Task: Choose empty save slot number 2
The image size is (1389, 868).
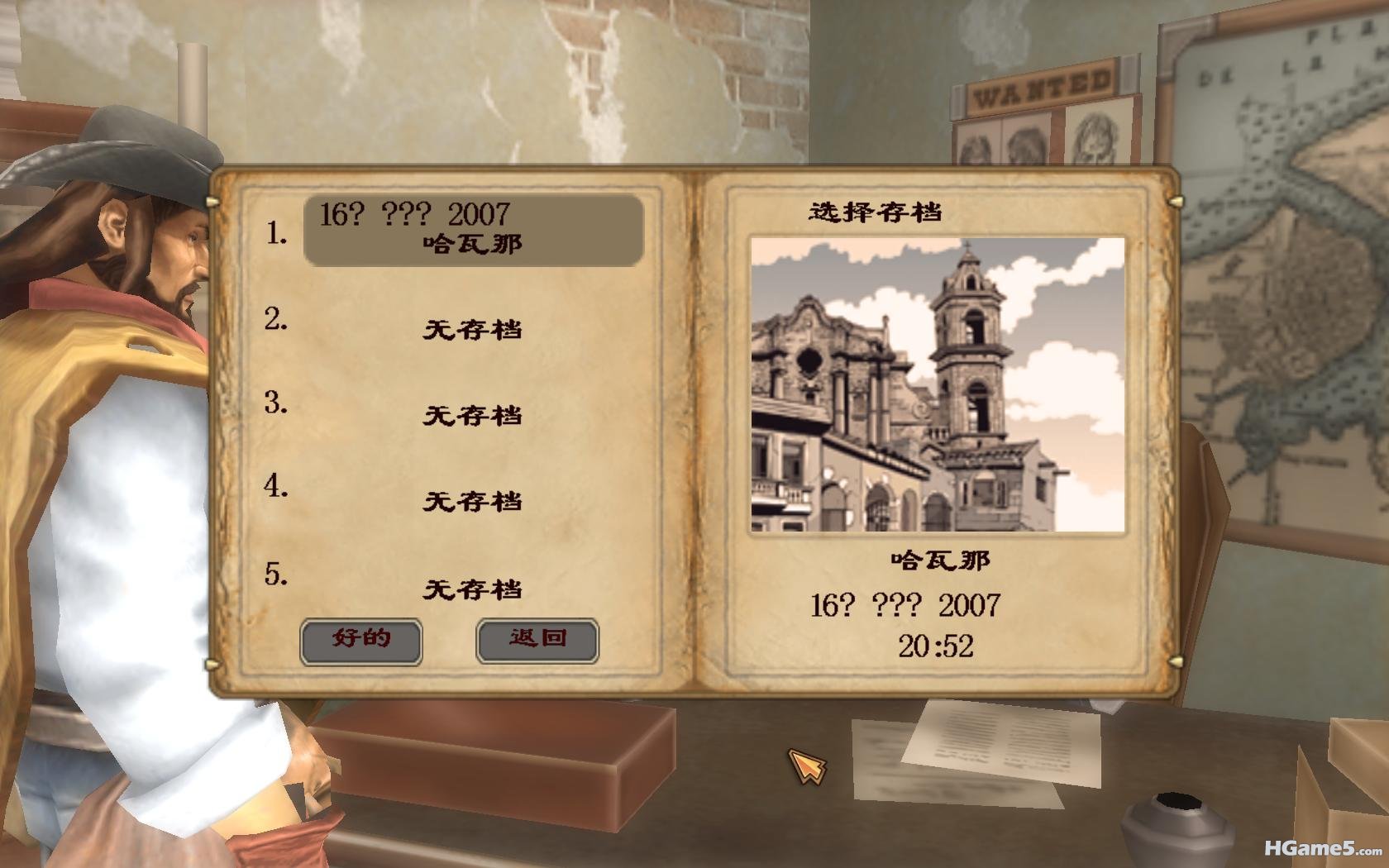Action: (472, 329)
